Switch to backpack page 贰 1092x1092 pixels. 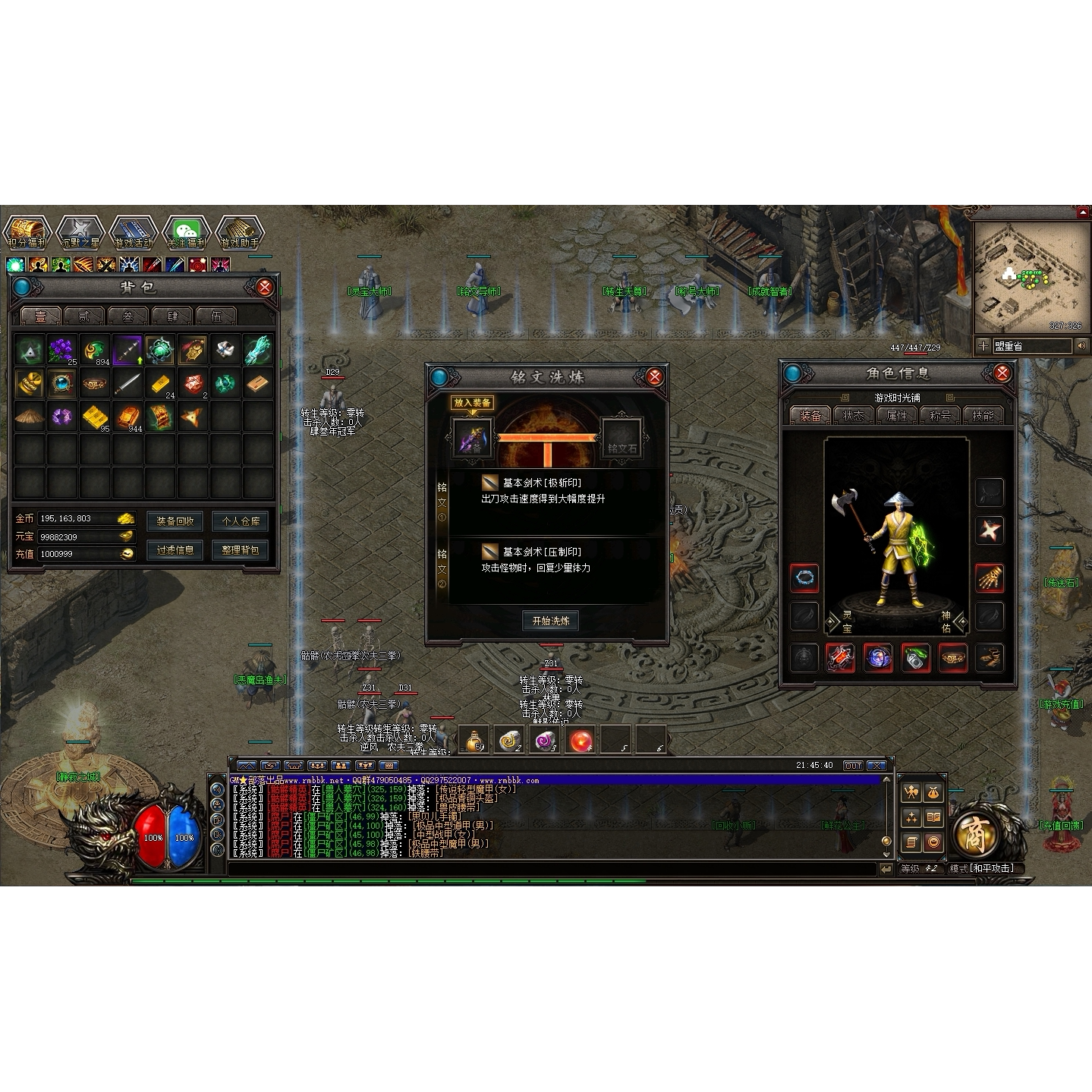83,316
